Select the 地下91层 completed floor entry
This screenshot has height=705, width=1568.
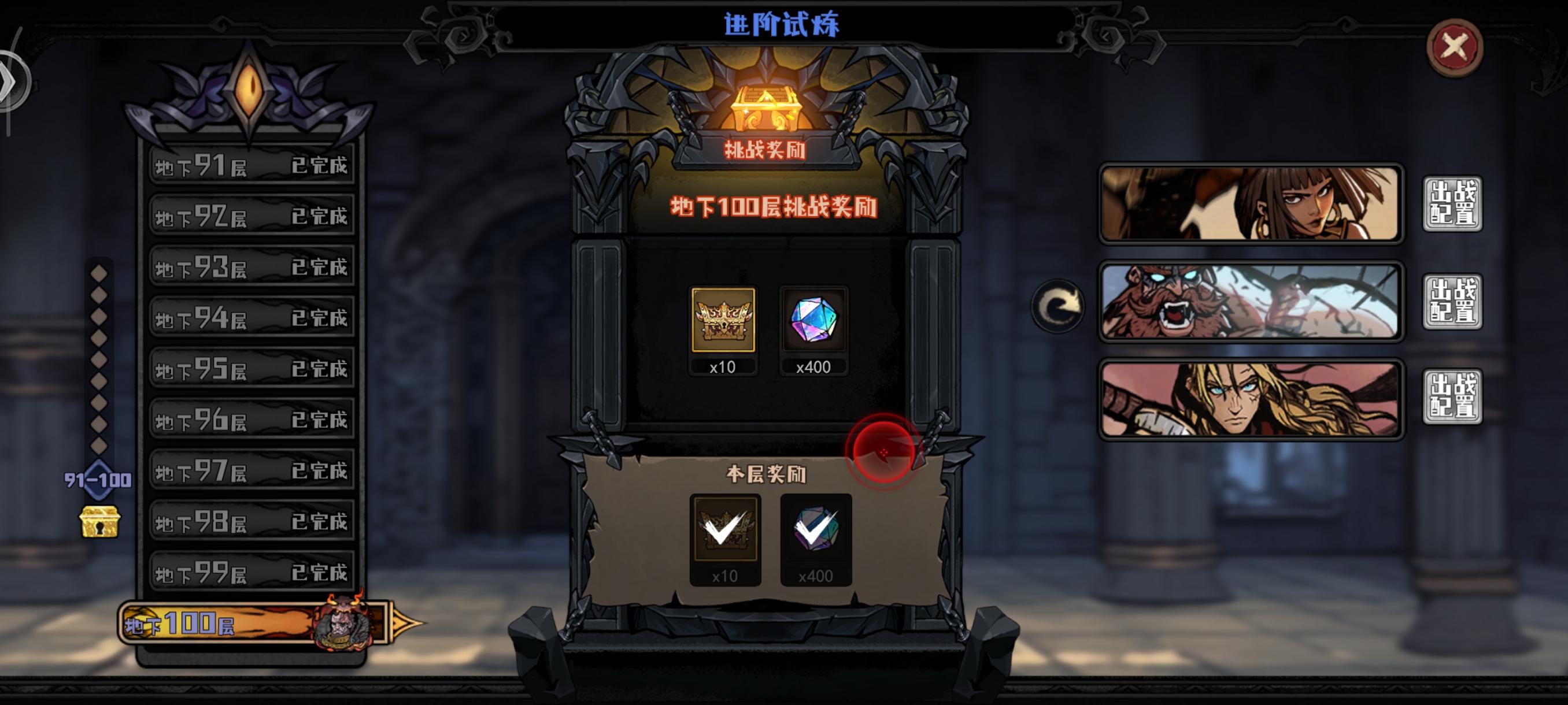tap(253, 164)
